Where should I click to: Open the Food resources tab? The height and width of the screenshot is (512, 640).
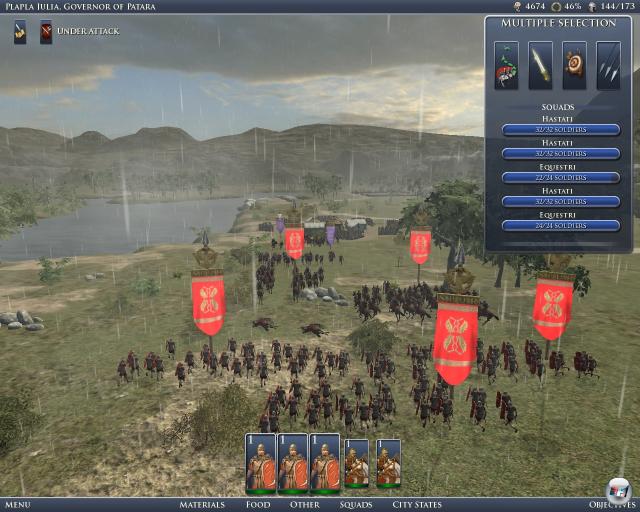(x=257, y=505)
